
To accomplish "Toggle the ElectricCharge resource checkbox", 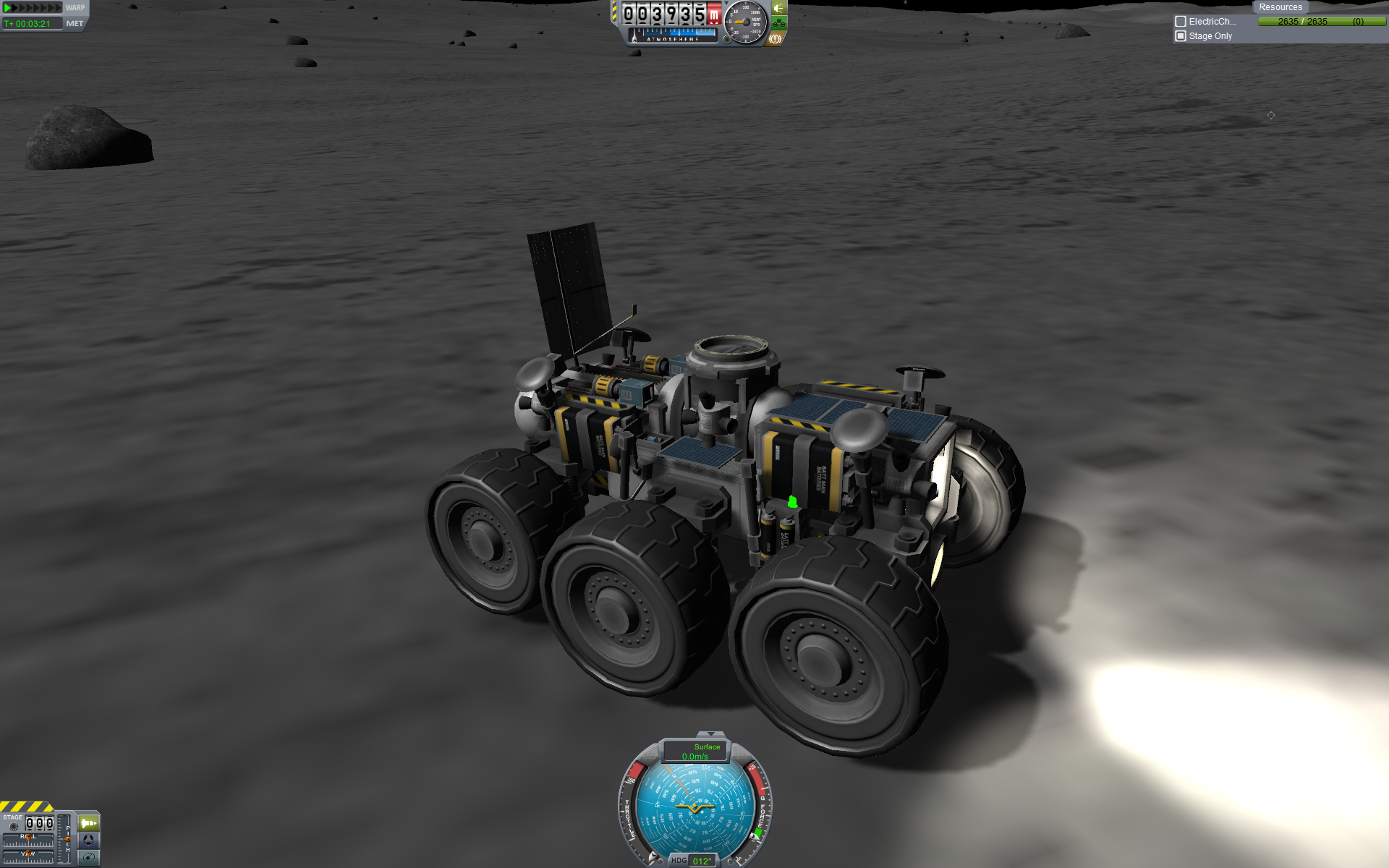I will [x=1181, y=22].
